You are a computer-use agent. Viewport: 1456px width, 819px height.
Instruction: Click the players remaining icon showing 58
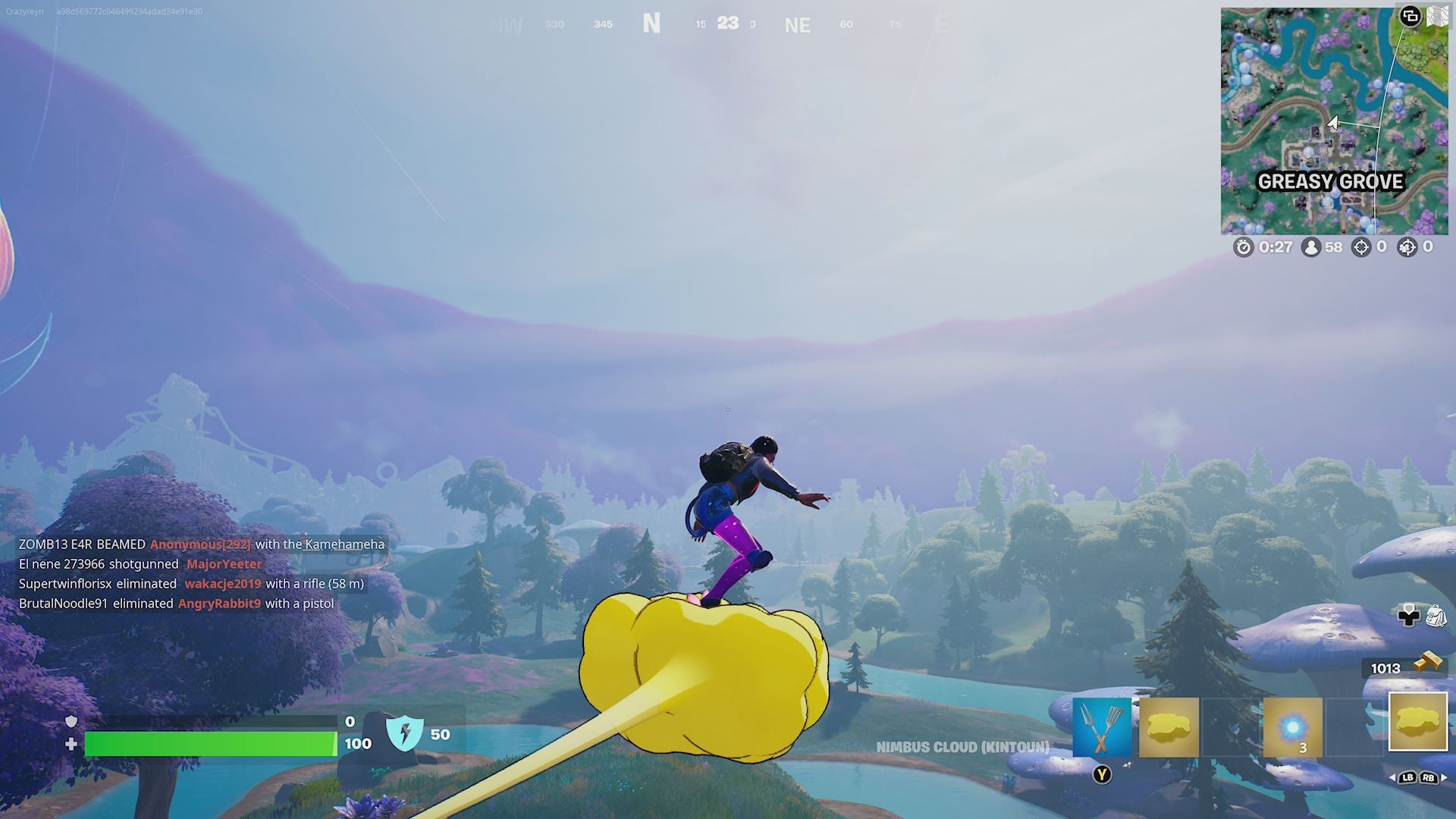1311,247
